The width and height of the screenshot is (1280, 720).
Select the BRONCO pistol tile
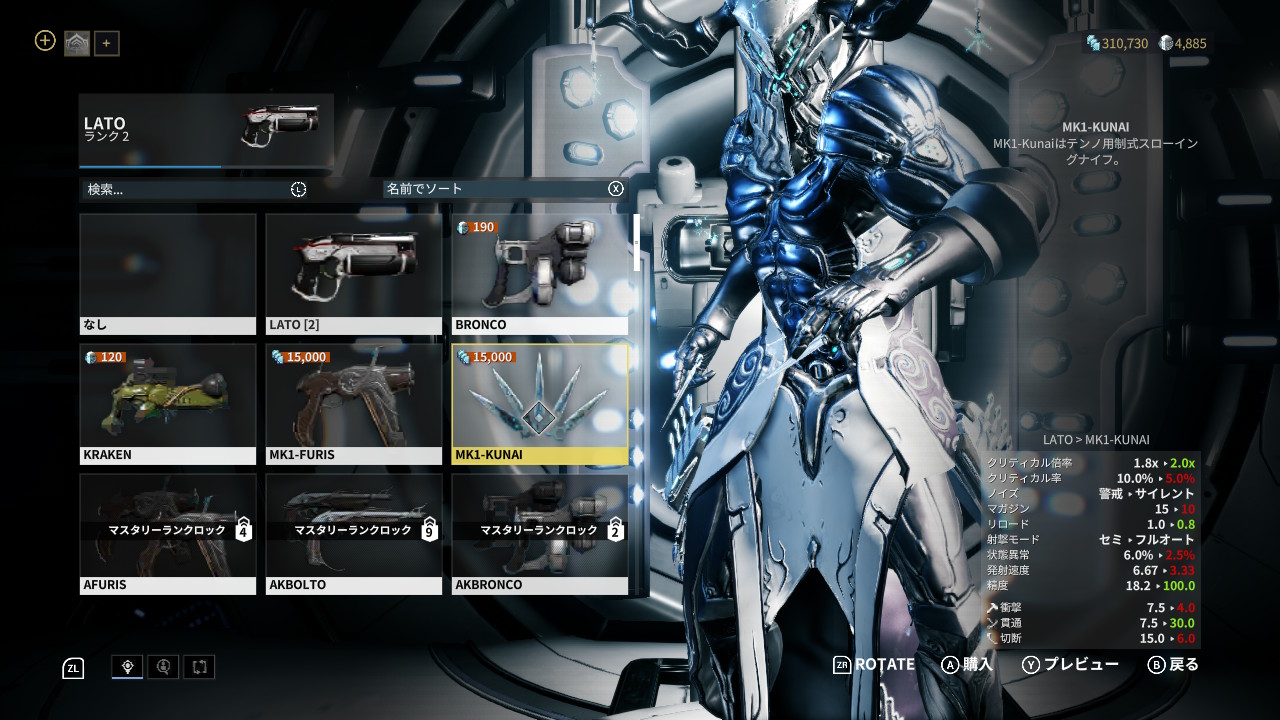pyautogui.click(x=540, y=274)
